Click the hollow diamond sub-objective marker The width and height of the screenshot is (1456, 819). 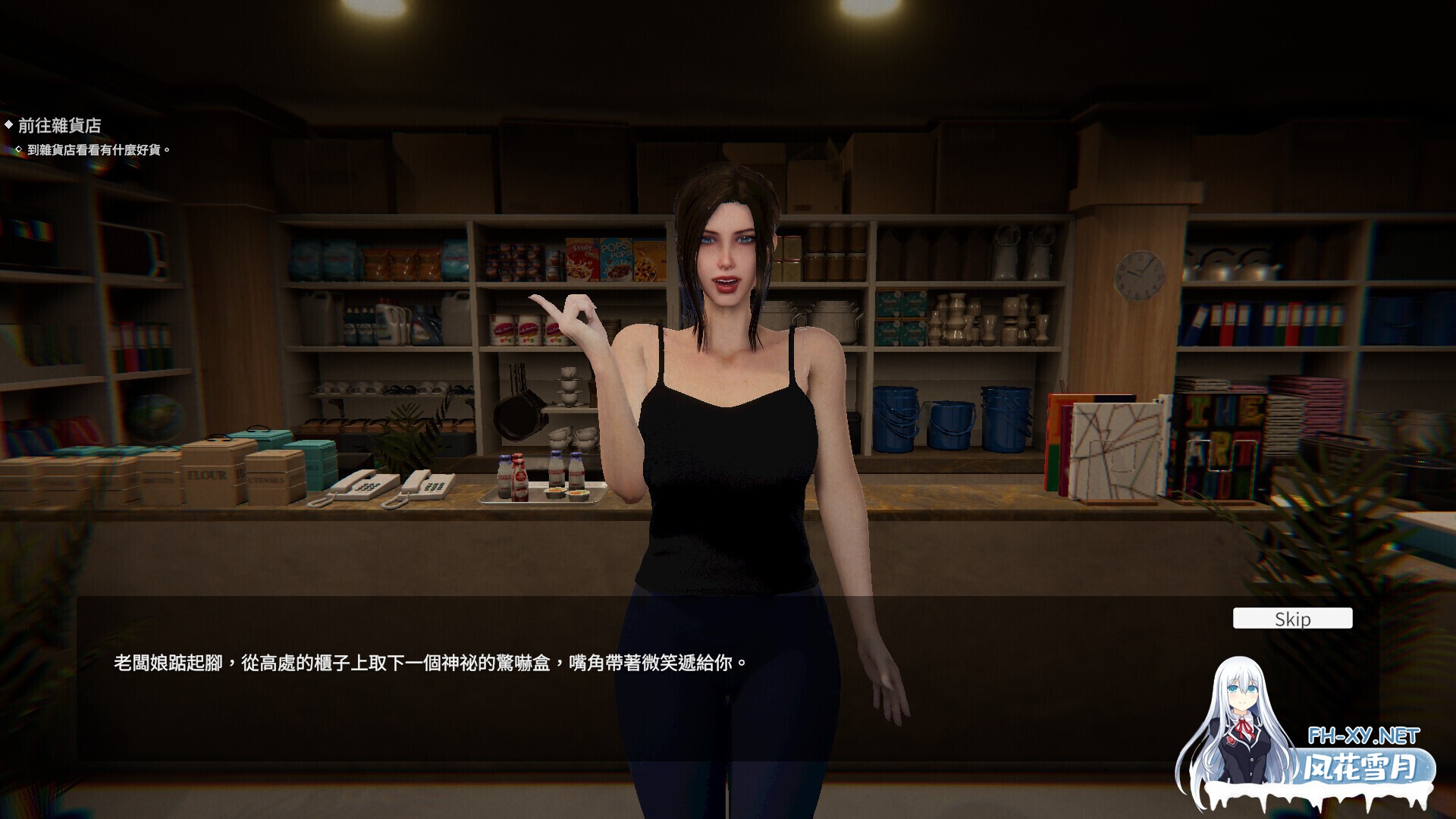pyautogui.click(x=20, y=149)
